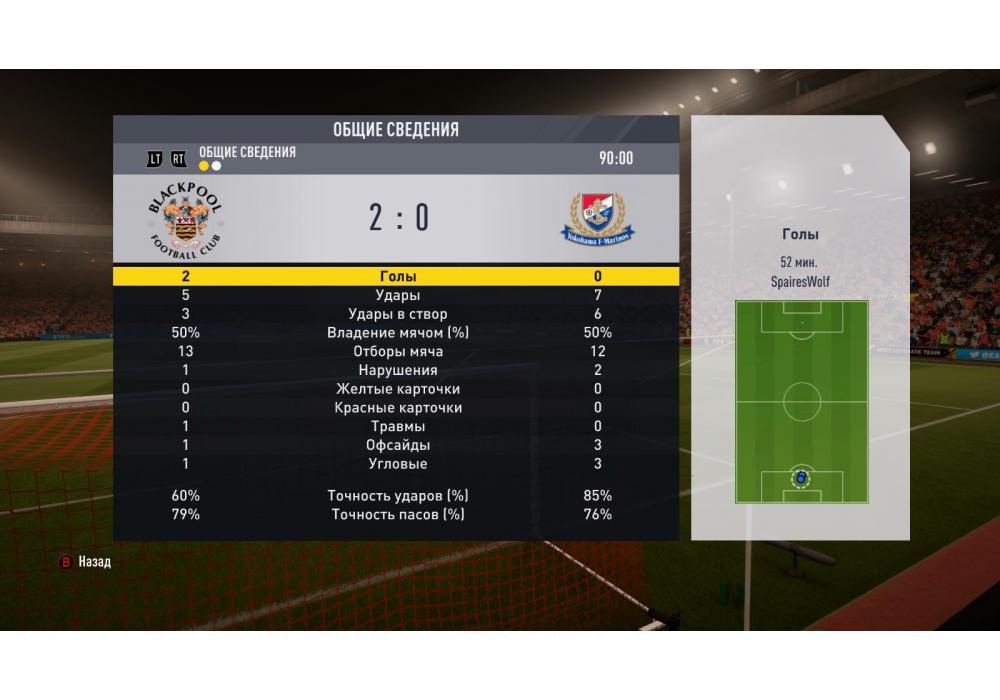Screen dimensions: 1000x700
Task: Switch to the second page dot
Action: [216, 166]
